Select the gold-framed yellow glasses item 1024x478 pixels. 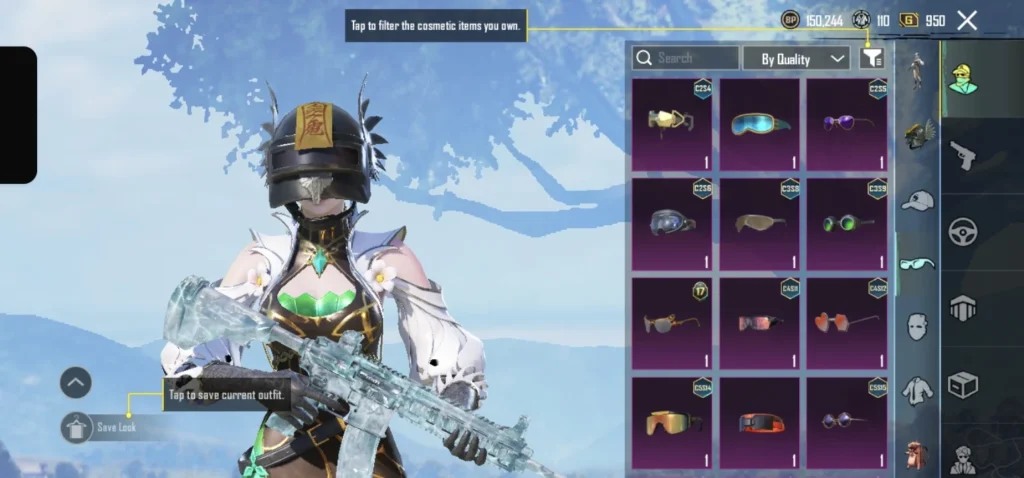point(671,124)
